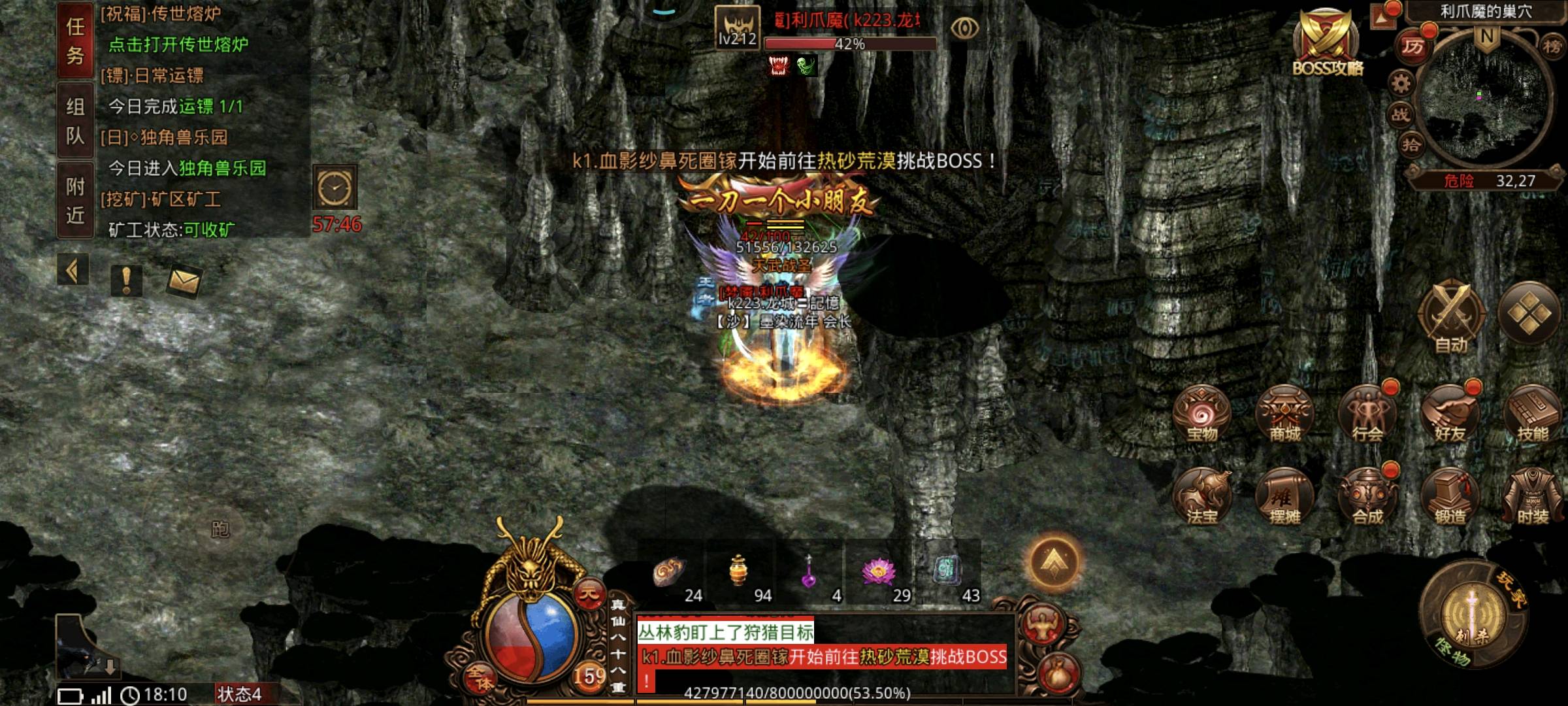Toggle 自动 auto-battle mode
This screenshot has width=1568, height=706.
tap(1451, 318)
